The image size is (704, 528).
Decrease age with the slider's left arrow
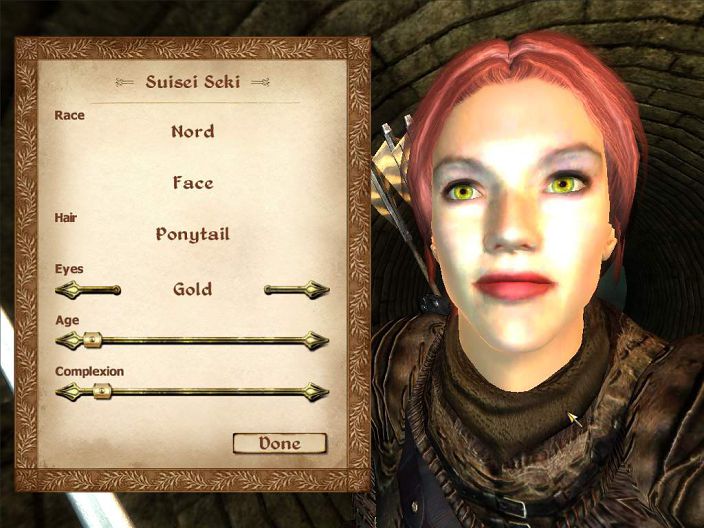click(67, 340)
